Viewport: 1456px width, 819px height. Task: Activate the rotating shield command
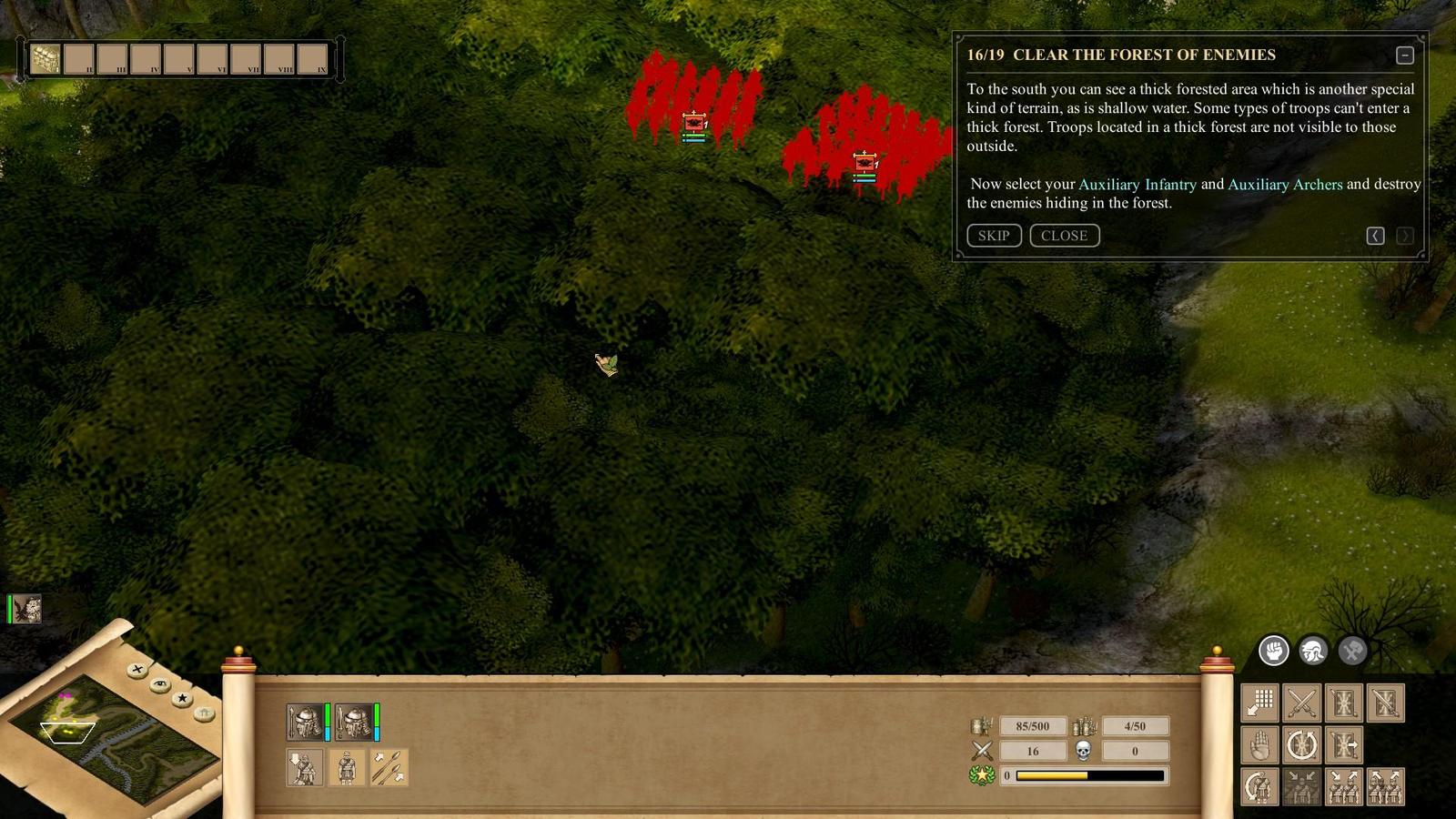pos(1301,746)
